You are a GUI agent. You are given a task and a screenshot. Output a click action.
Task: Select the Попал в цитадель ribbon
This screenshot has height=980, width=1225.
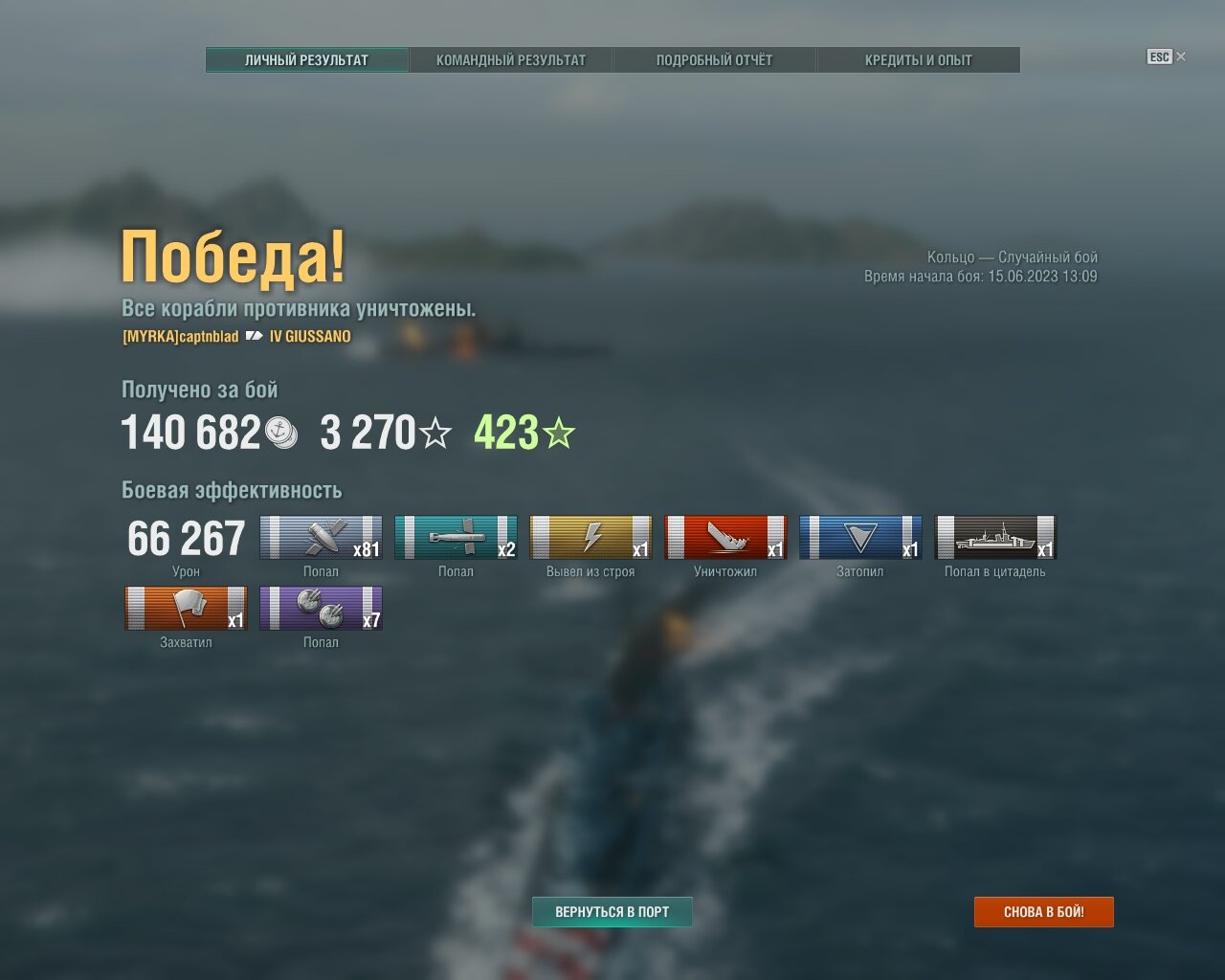995,538
